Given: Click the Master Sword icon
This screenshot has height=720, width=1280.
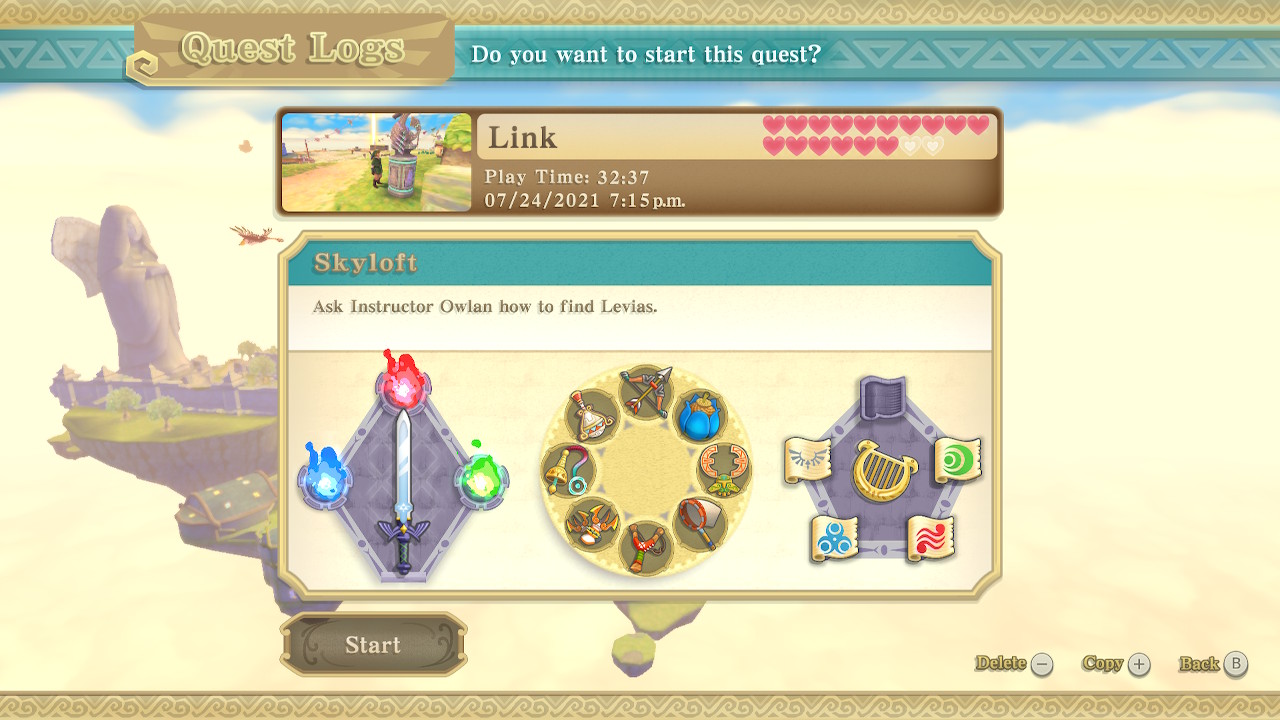Looking at the screenshot, I should tap(402, 490).
